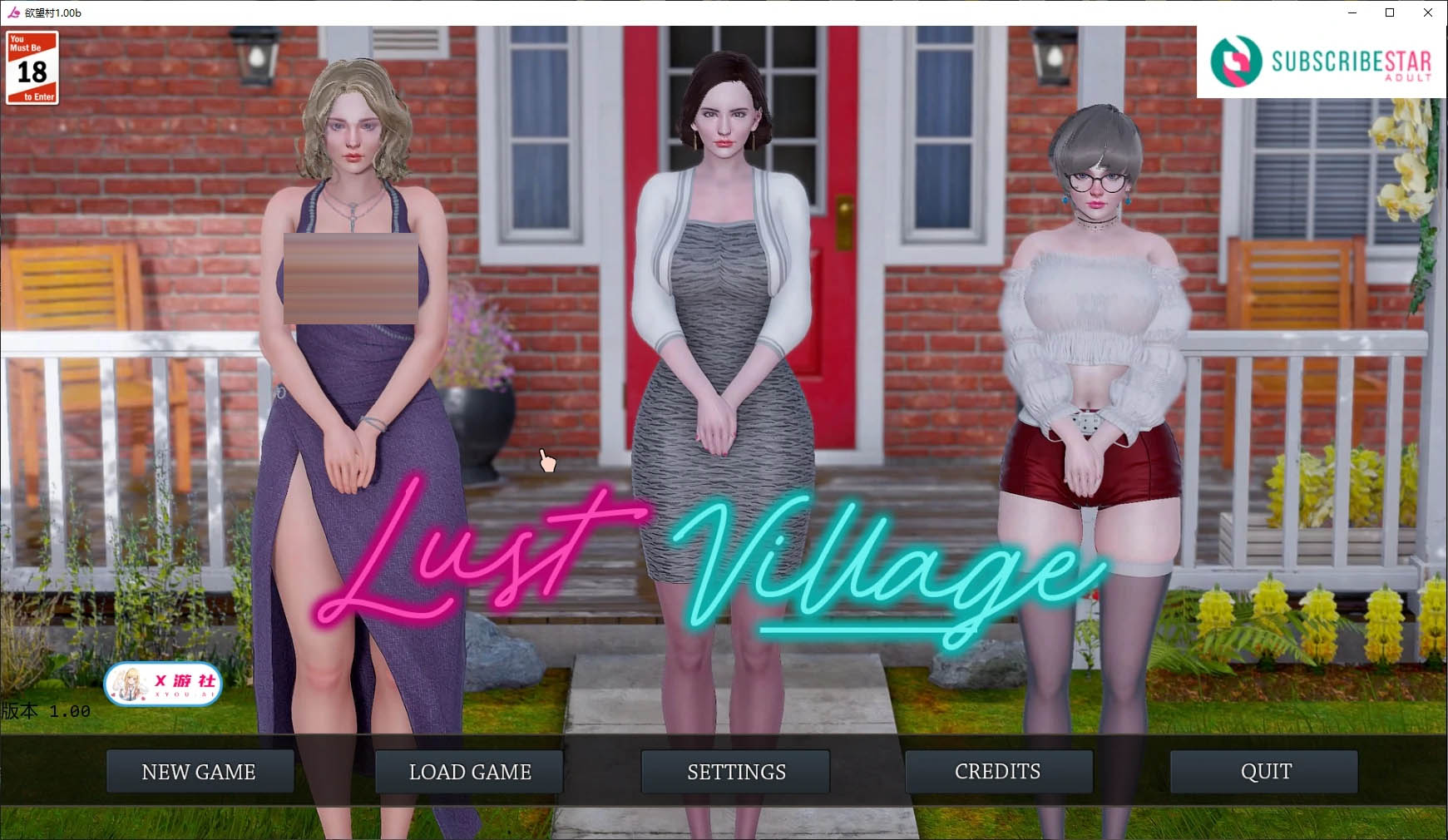The image size is (1448, 840).
Task: Start a NEW GAME
Action: click(x=200, y=772)
